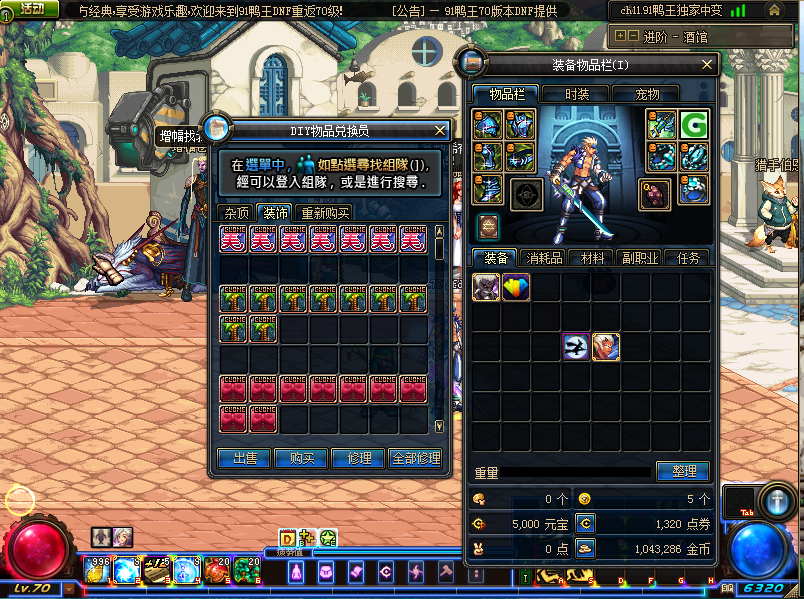
Task: Click the green G emblem equipment slot
Action: 694,125
